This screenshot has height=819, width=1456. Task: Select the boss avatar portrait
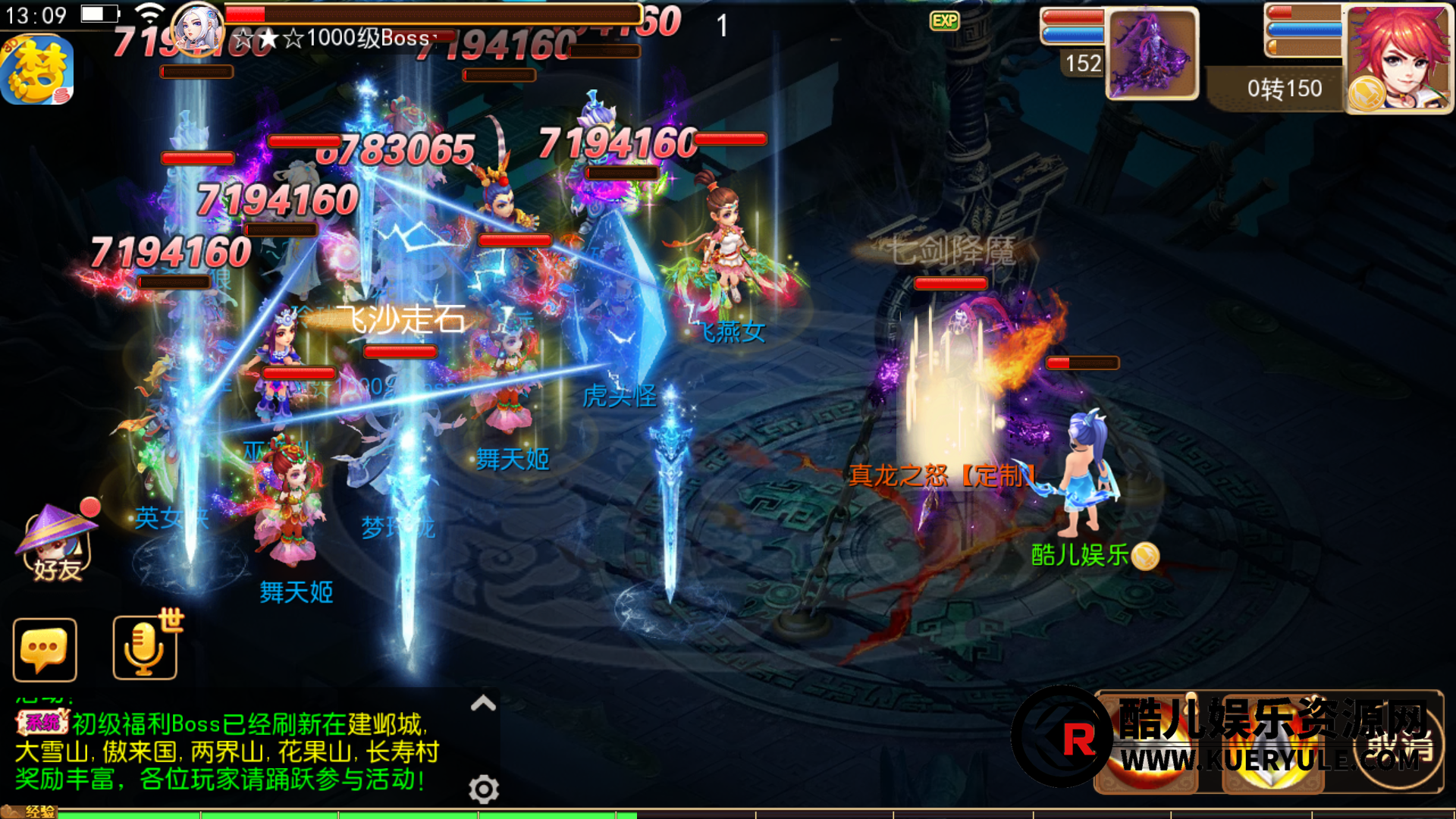[197, 29]
